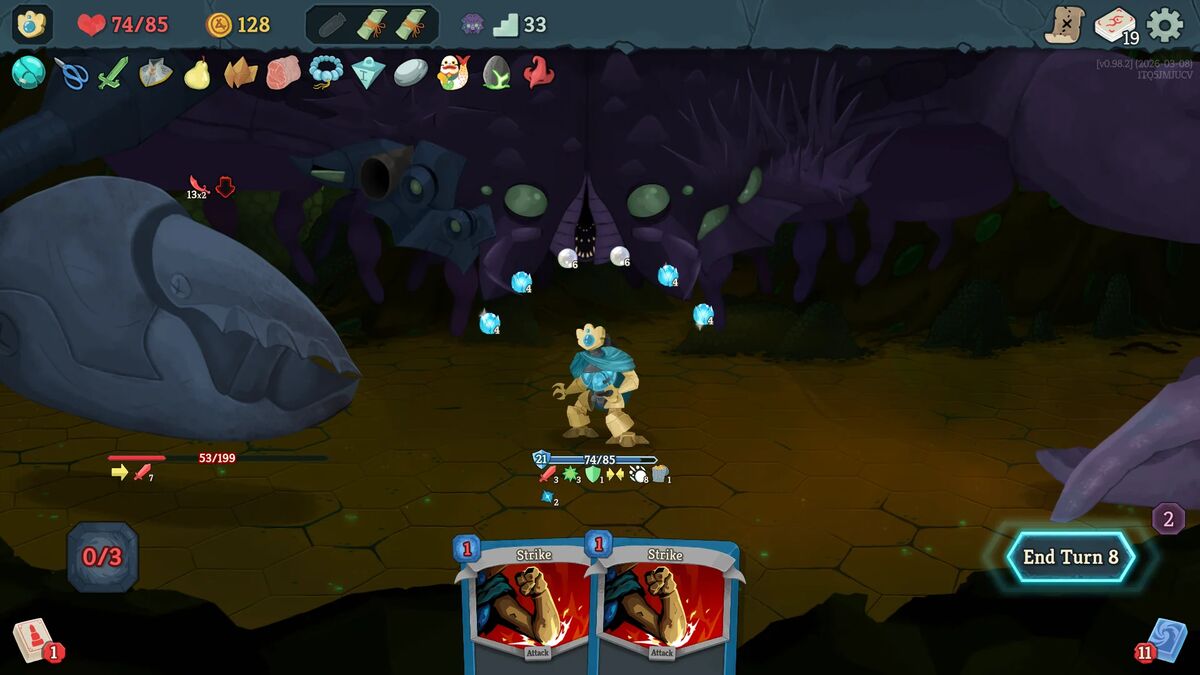Open the settings gear menu
This screenshot has height=675, width=1200.
pos(1164,25)
